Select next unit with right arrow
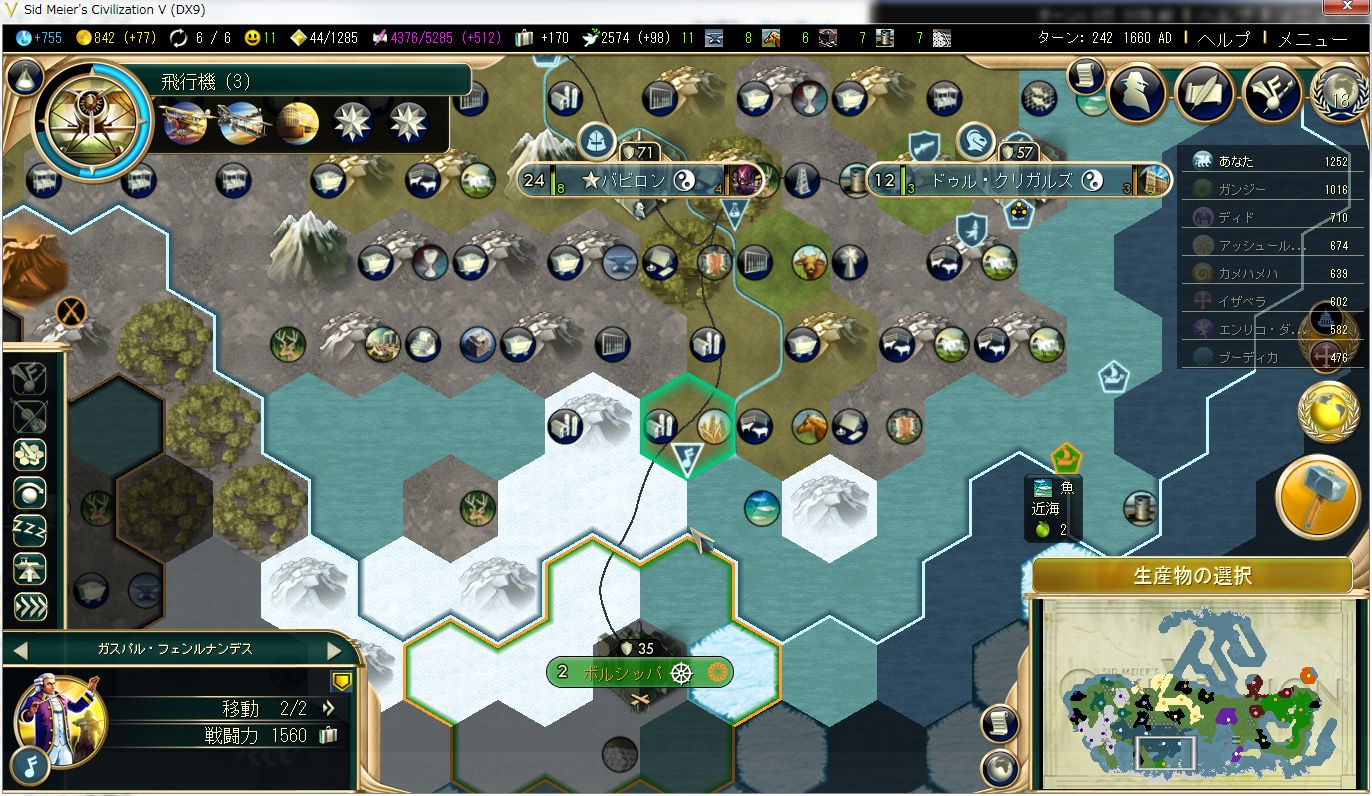1372x796 pixels. pos(335,650)
